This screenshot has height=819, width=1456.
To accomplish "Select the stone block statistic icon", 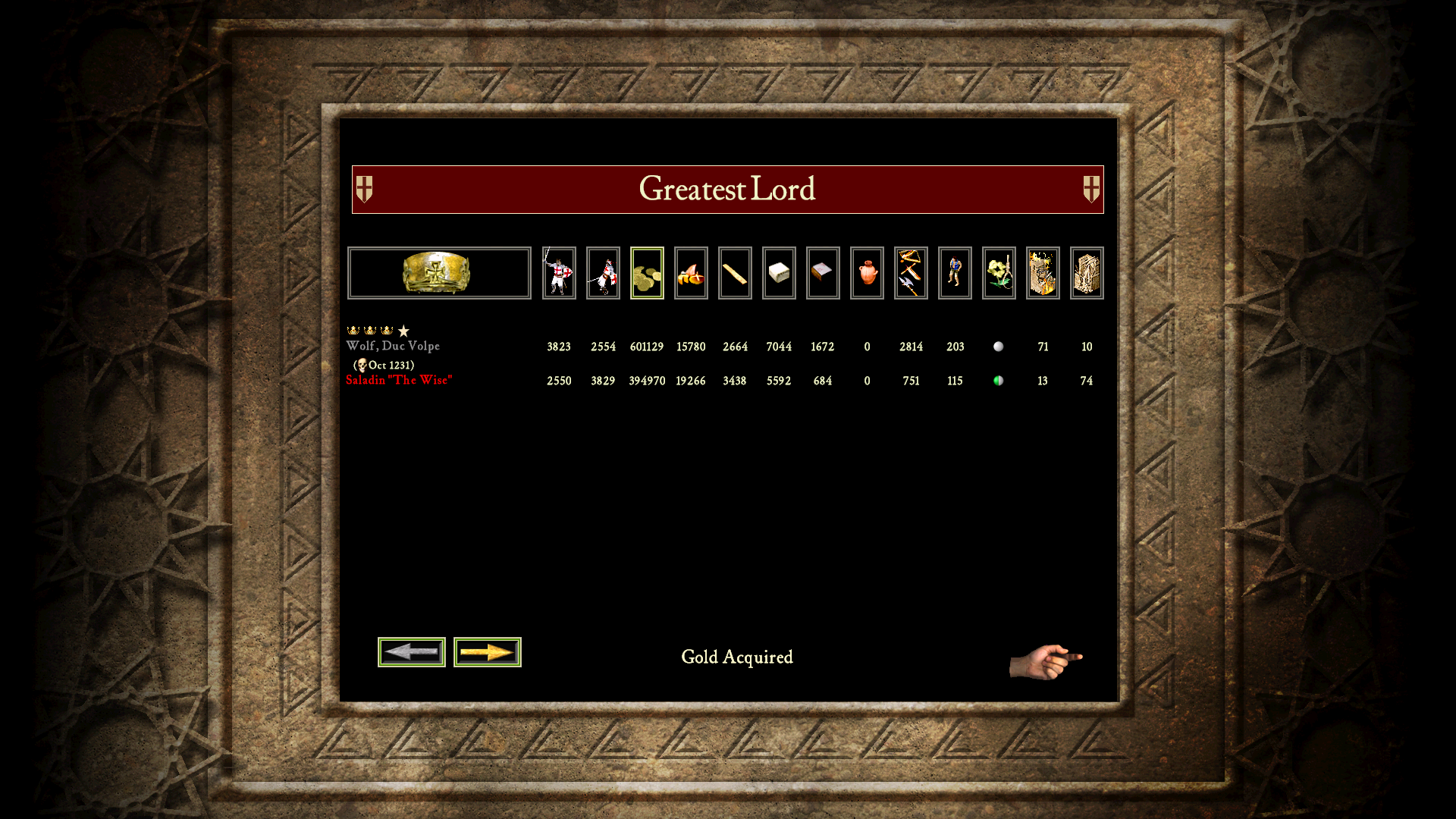I will (779, 273).
